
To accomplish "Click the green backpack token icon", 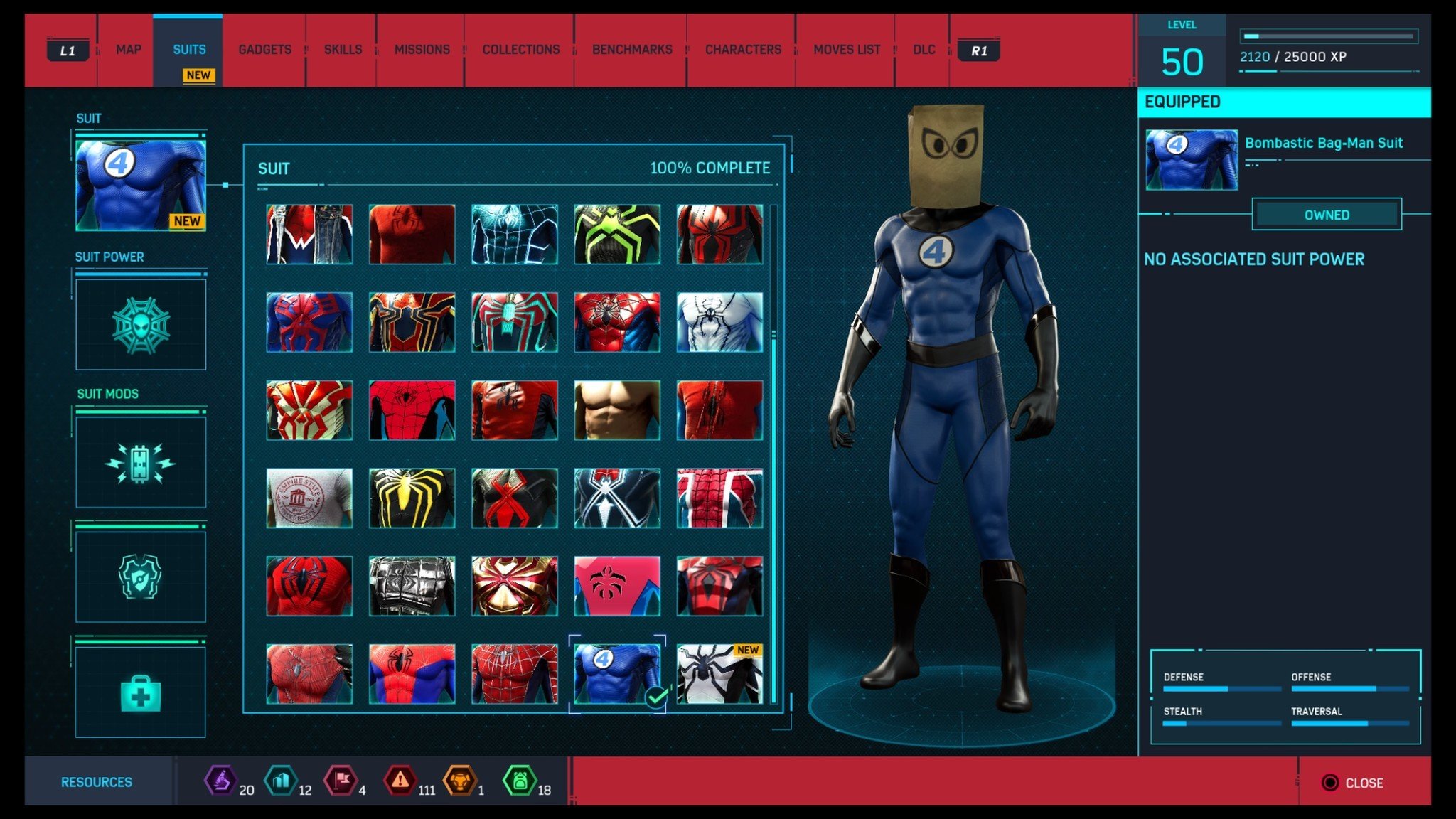I will click(x=521, y=777).
